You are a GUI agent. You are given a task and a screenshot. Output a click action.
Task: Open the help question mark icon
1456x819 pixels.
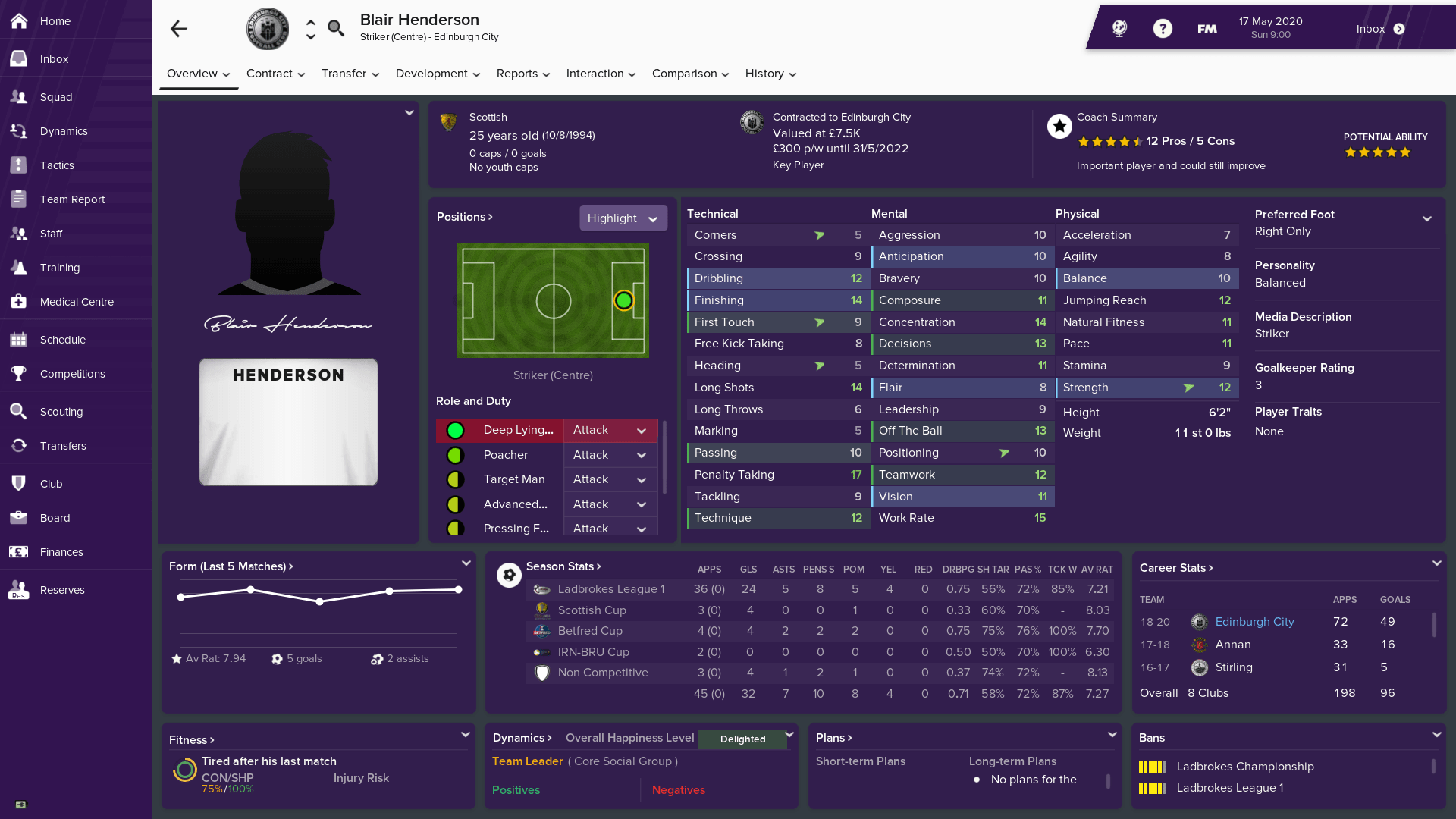click(x=1163, y=29)
